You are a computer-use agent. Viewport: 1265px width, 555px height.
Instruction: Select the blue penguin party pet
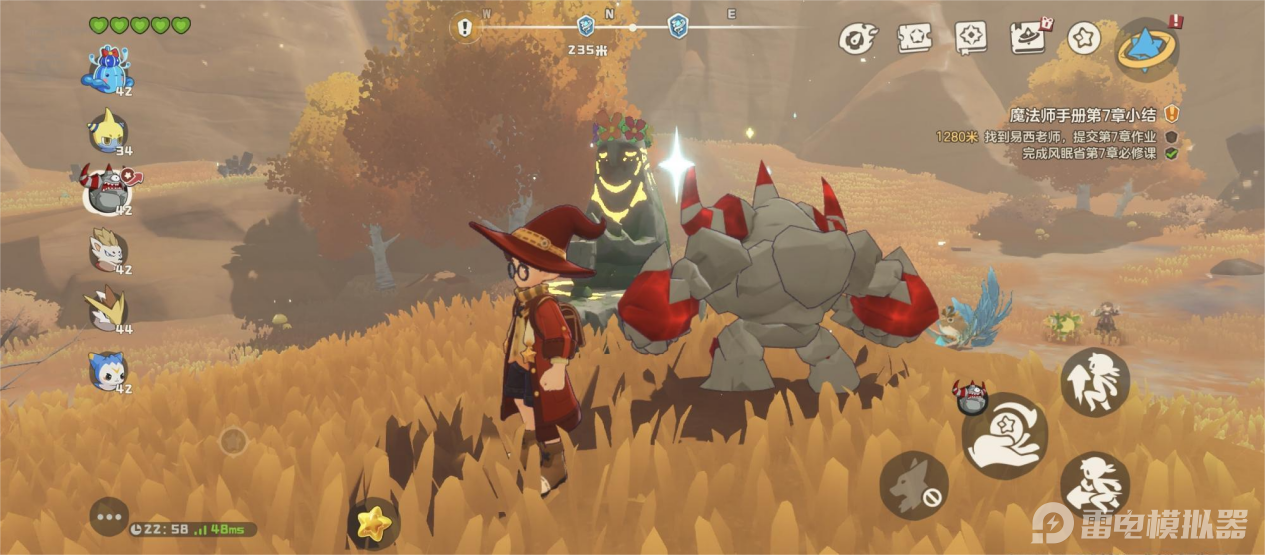(108, 369)
